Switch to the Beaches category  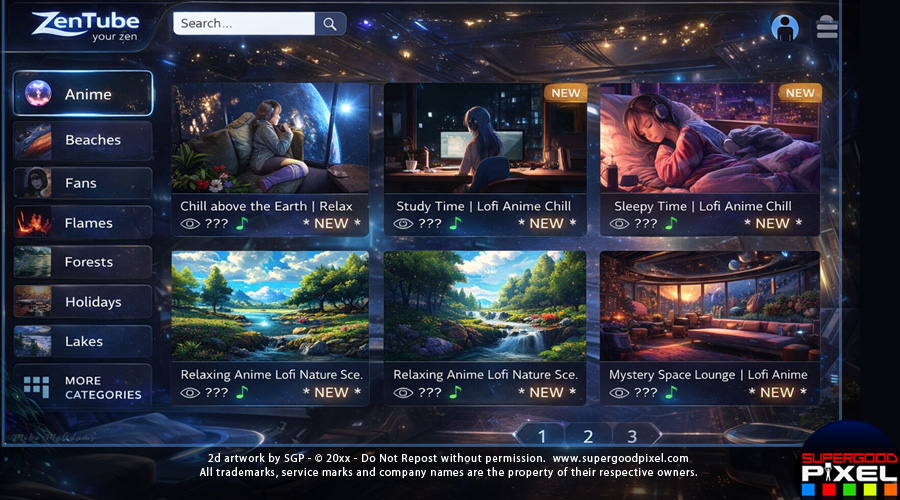83,140
